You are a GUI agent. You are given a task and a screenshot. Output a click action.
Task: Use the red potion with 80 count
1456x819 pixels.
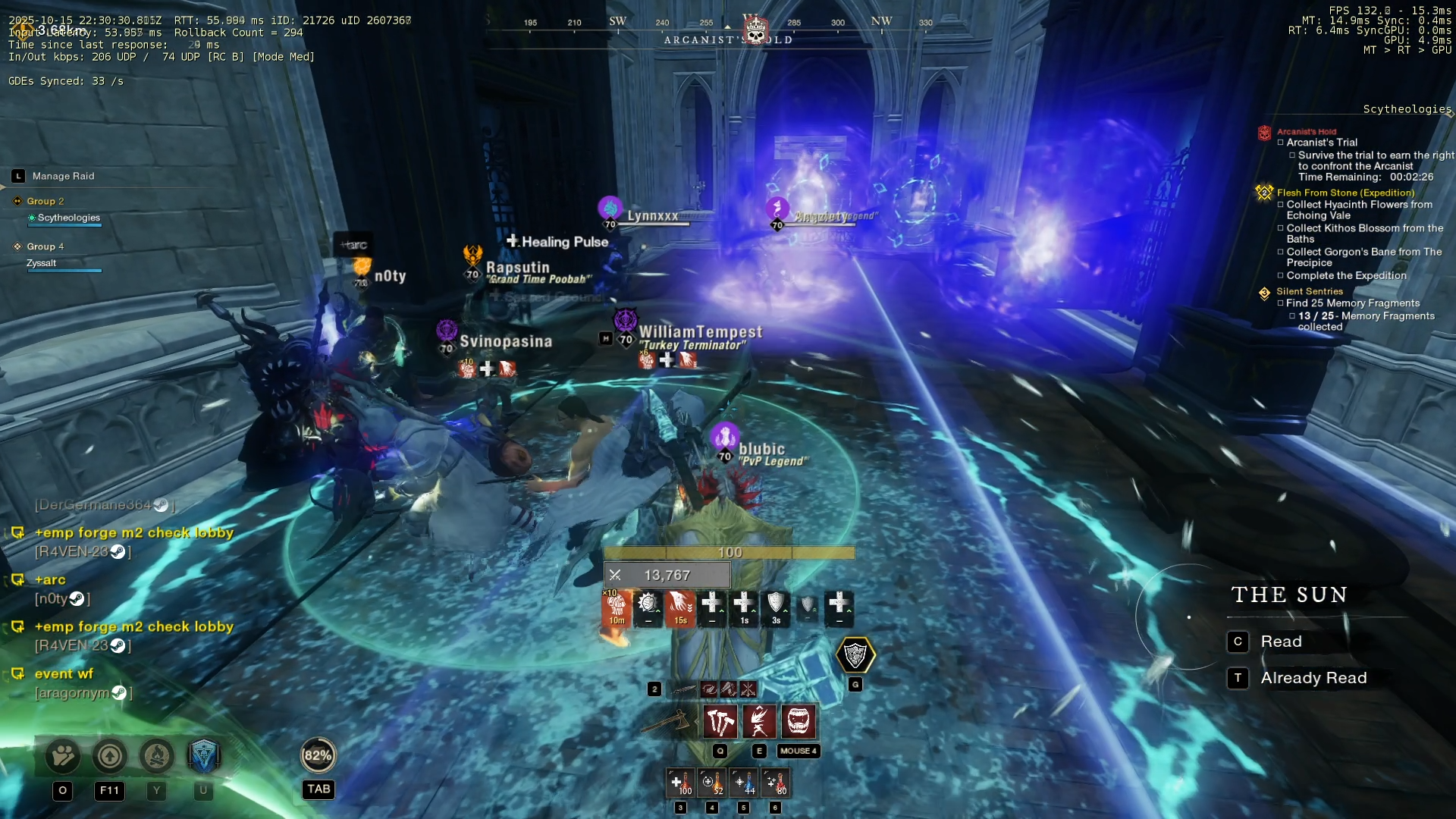776,783
